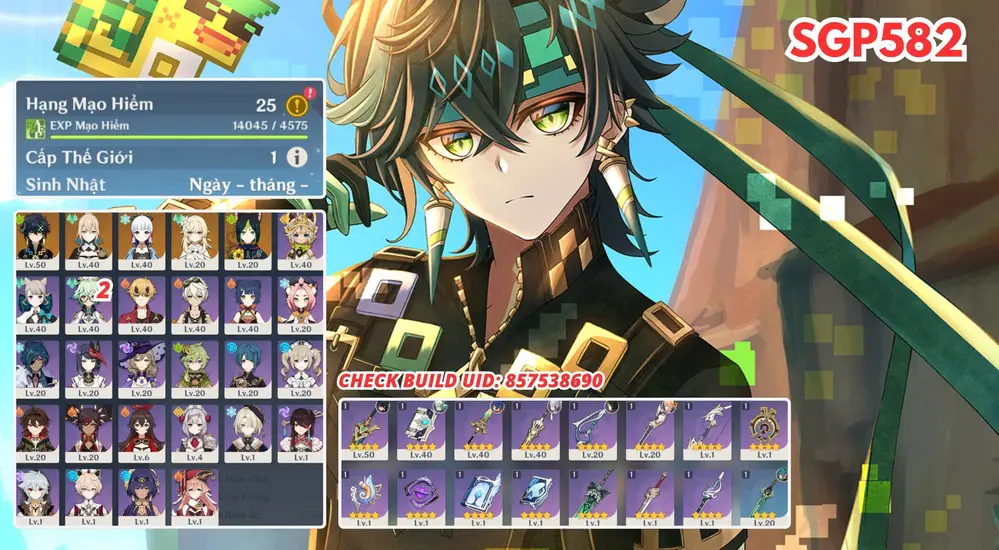Set the birthday in the Sinh Nhật row
Image resolution: width=999 pixels, height=550 pixels.
(x=248, y=185)
